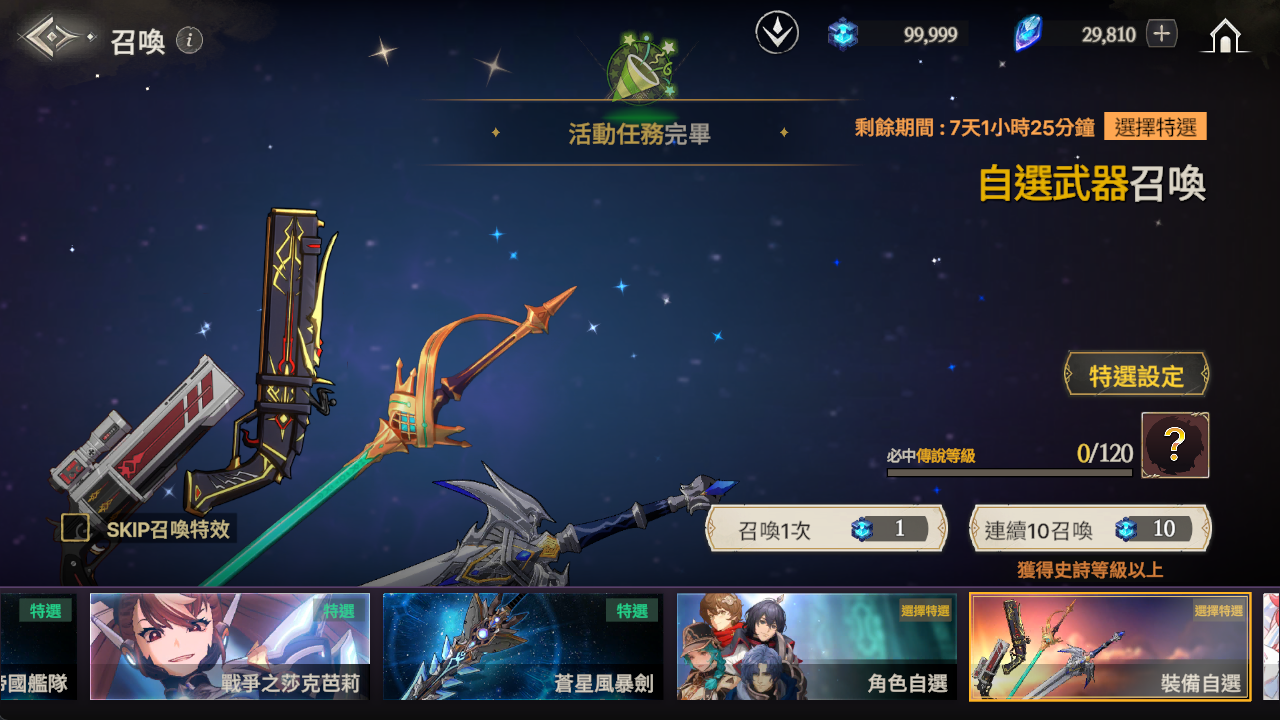This screenshot has height=720, width=1280.
Task: Select the 角色自選 character banner
Action: click(816, 646)
